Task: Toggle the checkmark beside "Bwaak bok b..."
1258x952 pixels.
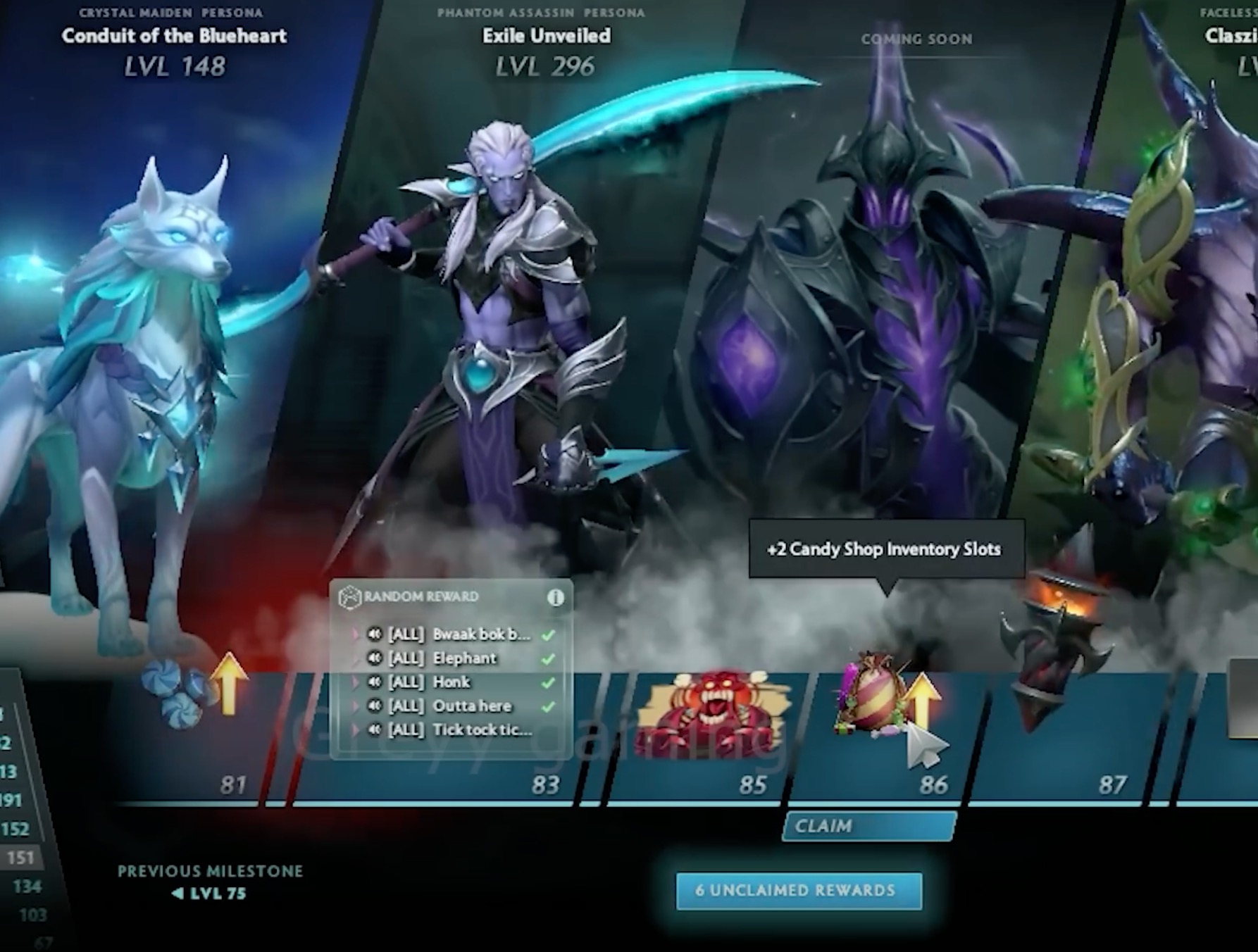Action: tap(548, 635)
